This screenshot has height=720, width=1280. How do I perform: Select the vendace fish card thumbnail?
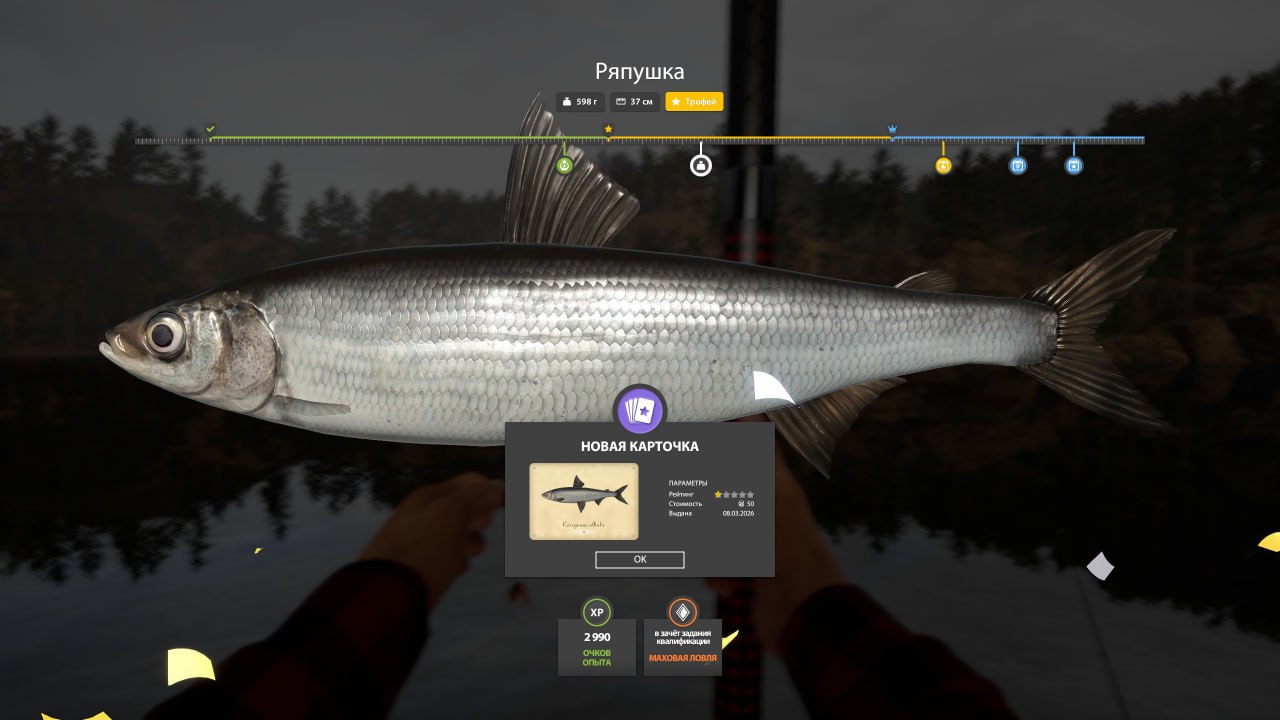pos(583,501)
